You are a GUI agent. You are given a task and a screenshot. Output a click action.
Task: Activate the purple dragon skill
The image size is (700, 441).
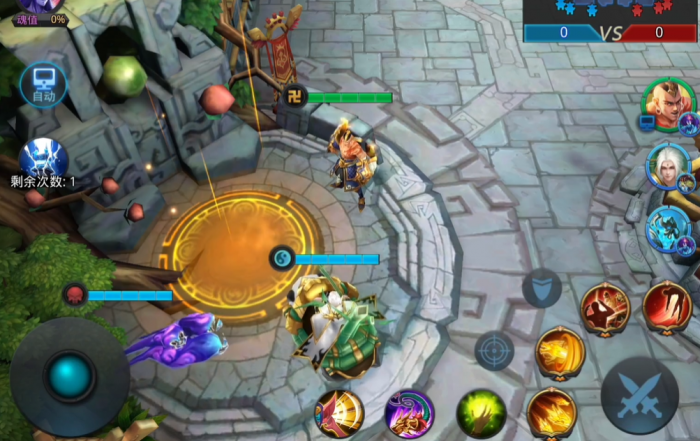click(x=409, y=413)
